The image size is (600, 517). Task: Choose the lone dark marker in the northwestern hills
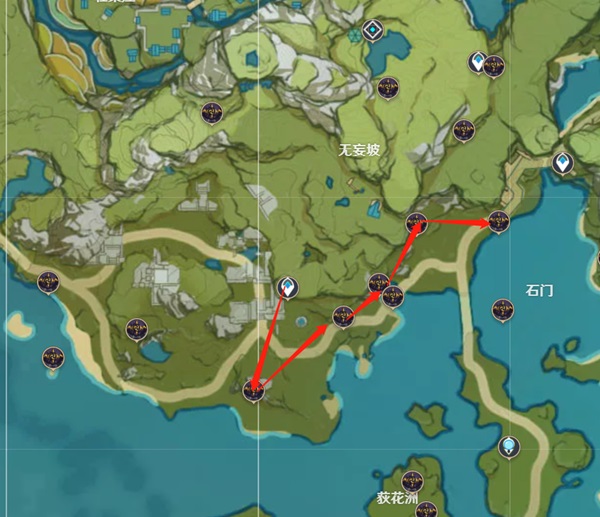(x=211, y=113)
